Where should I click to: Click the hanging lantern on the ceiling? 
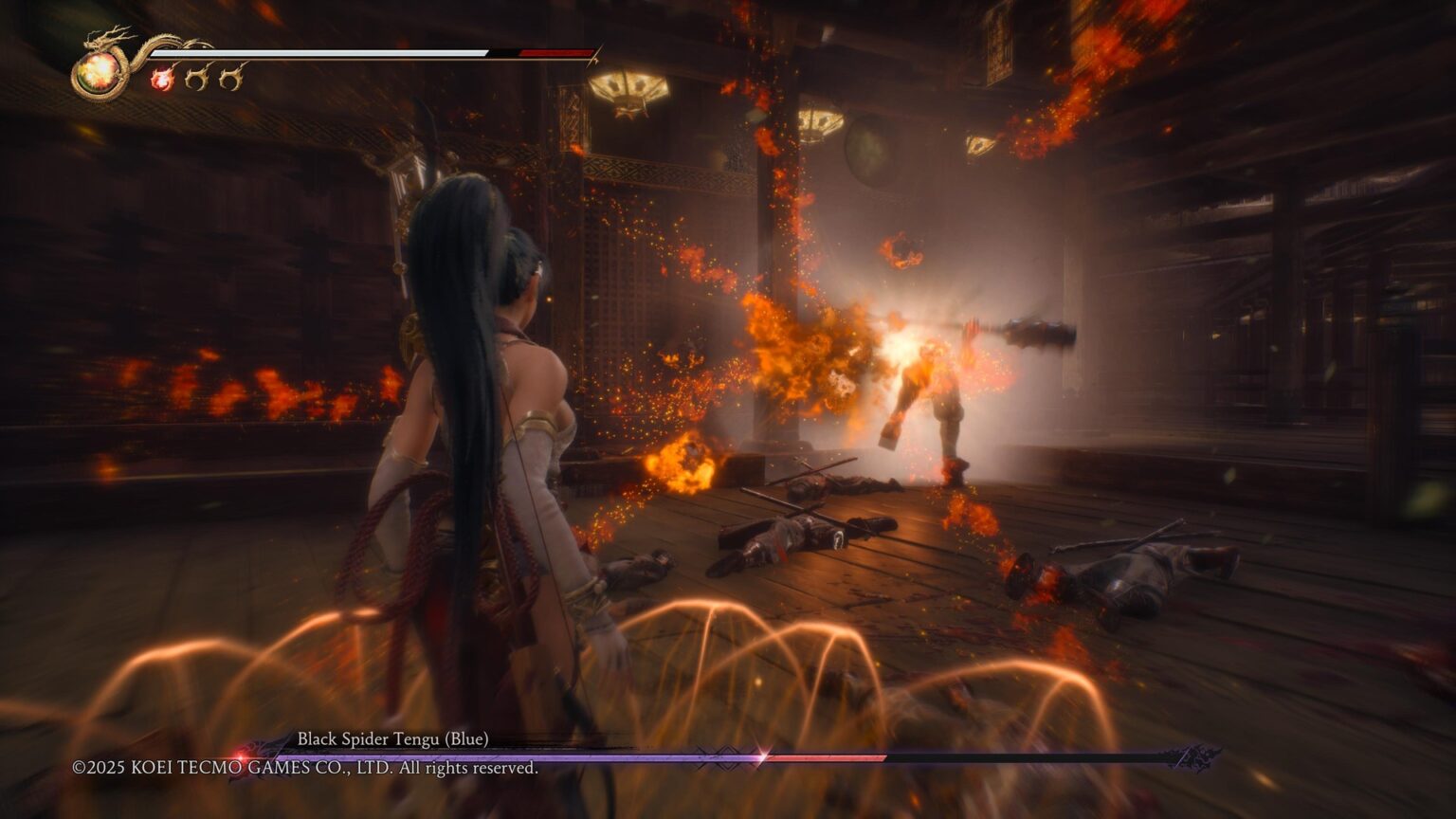click(x=628, y=90)
